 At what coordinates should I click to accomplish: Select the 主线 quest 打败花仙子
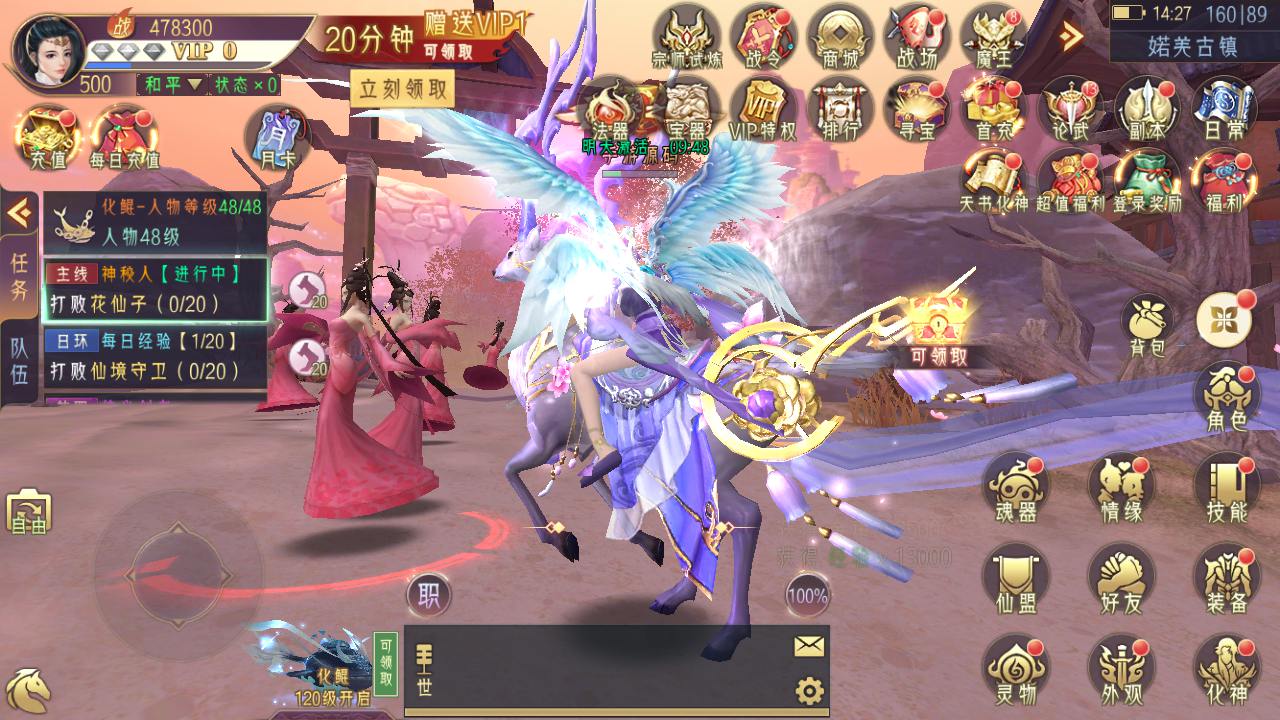(155, 290)
